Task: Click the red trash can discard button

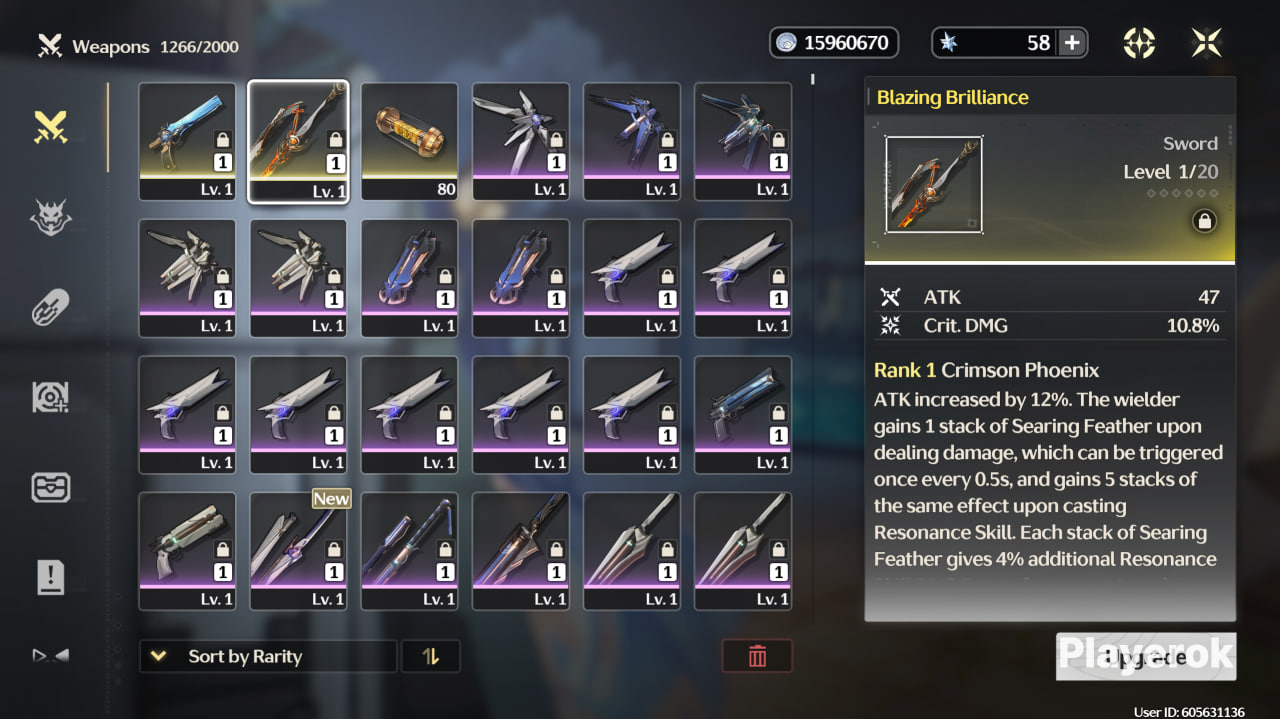Action: 757,656
